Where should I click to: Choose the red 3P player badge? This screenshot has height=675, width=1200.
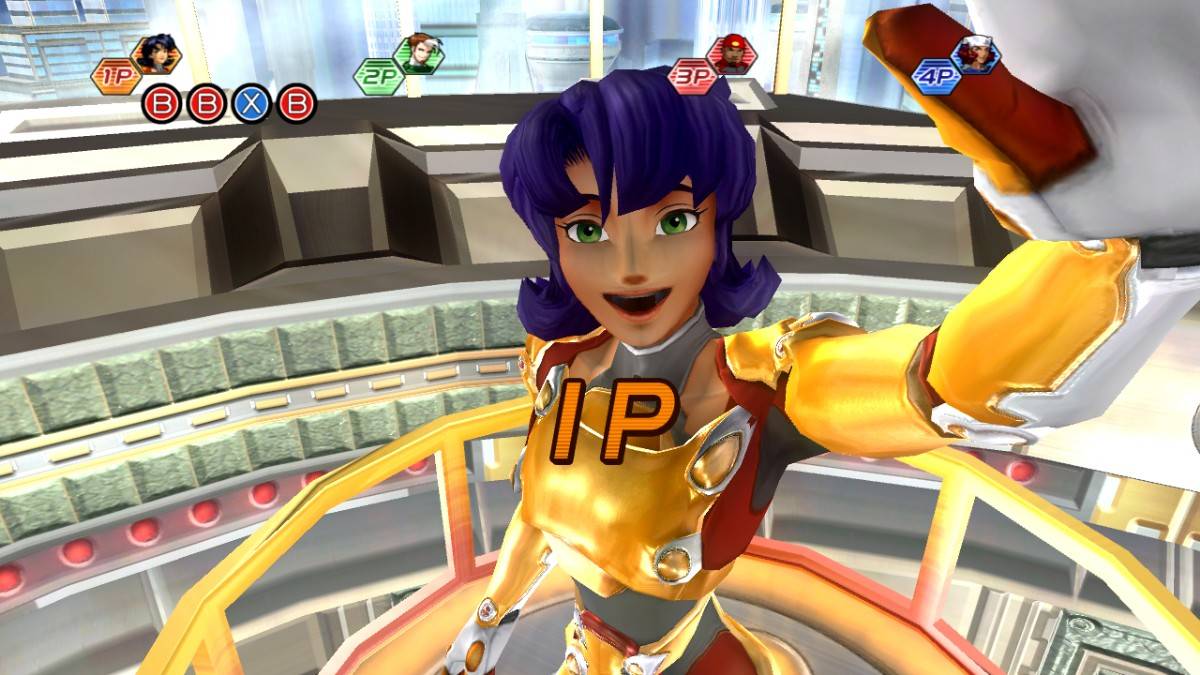pos(692,76)
